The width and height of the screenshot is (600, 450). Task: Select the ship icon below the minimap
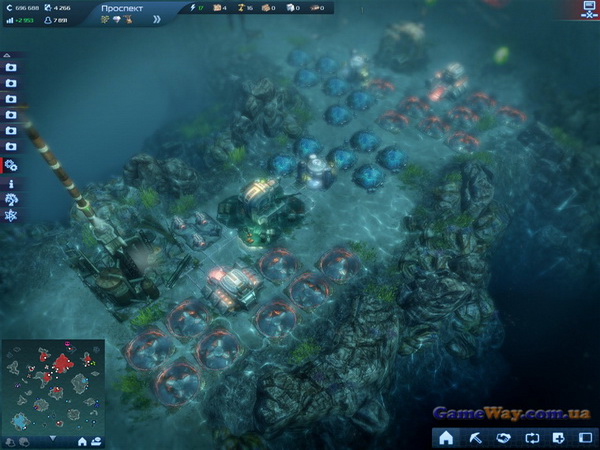coord(97,440)
